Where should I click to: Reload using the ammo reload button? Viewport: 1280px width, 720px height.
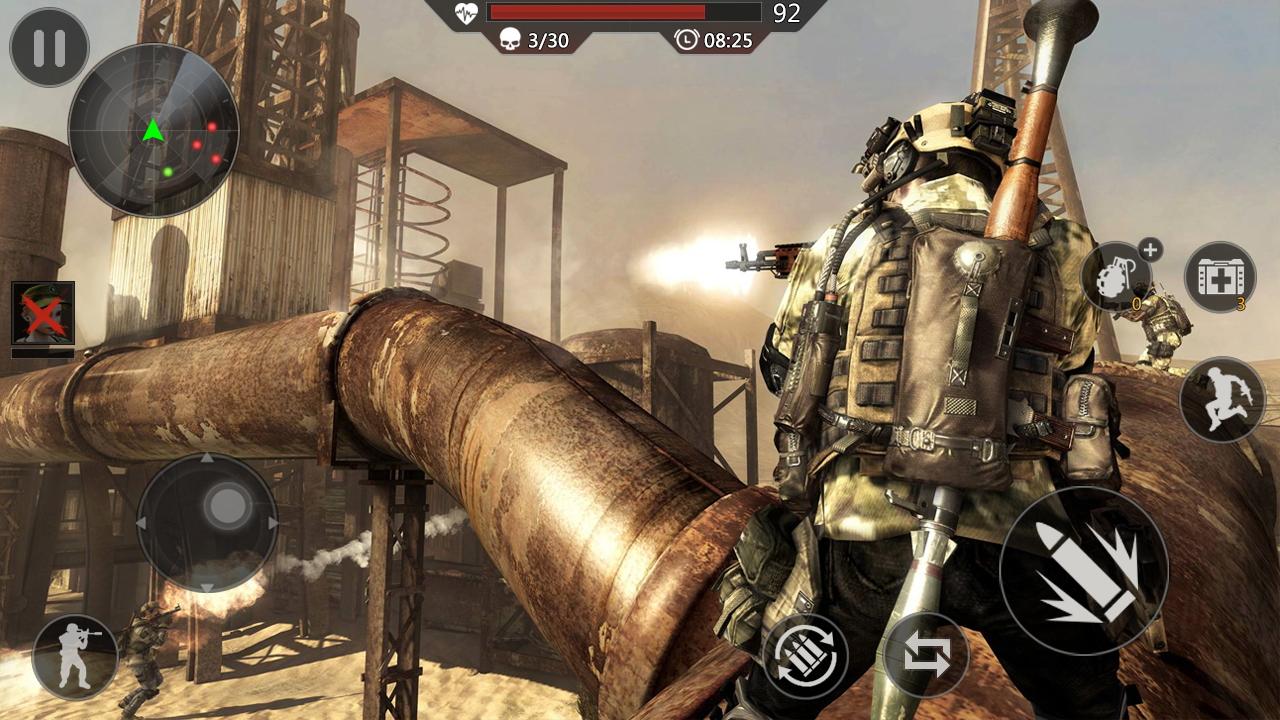click(x=805, y=656)
